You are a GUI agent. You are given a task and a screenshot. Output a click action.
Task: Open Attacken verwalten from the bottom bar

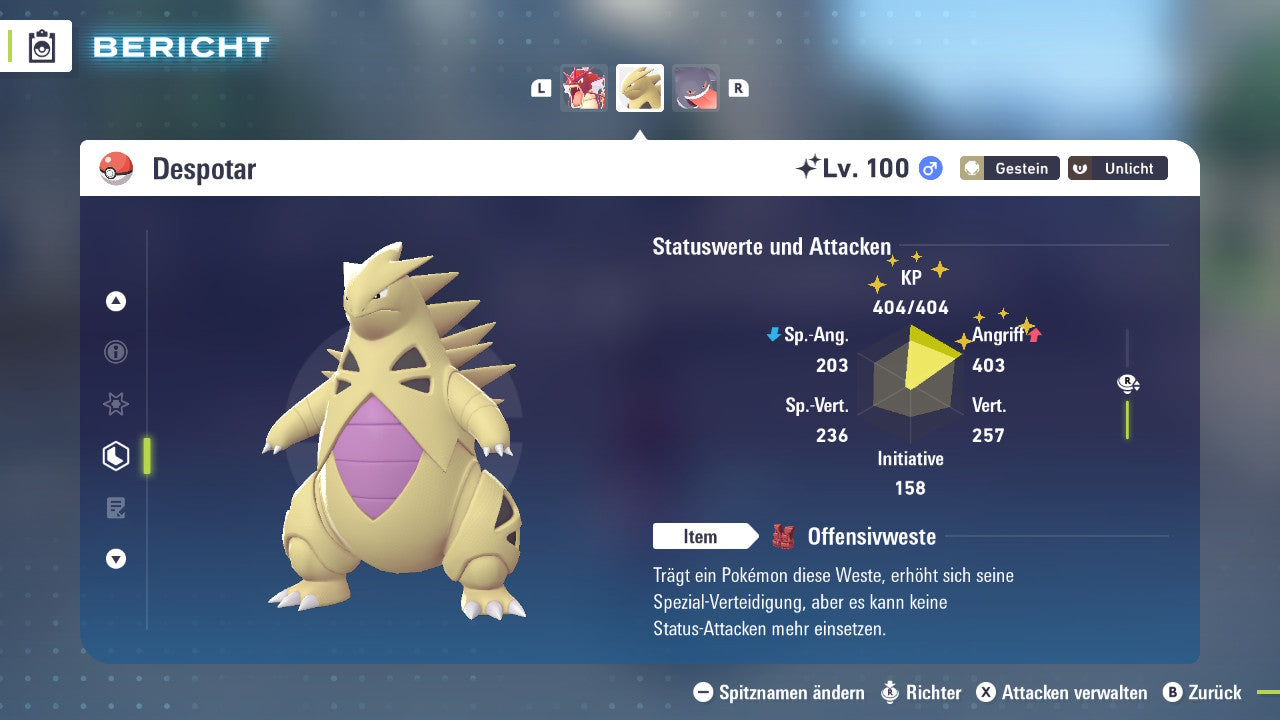pyautogui.click(x=1063, y=692)
